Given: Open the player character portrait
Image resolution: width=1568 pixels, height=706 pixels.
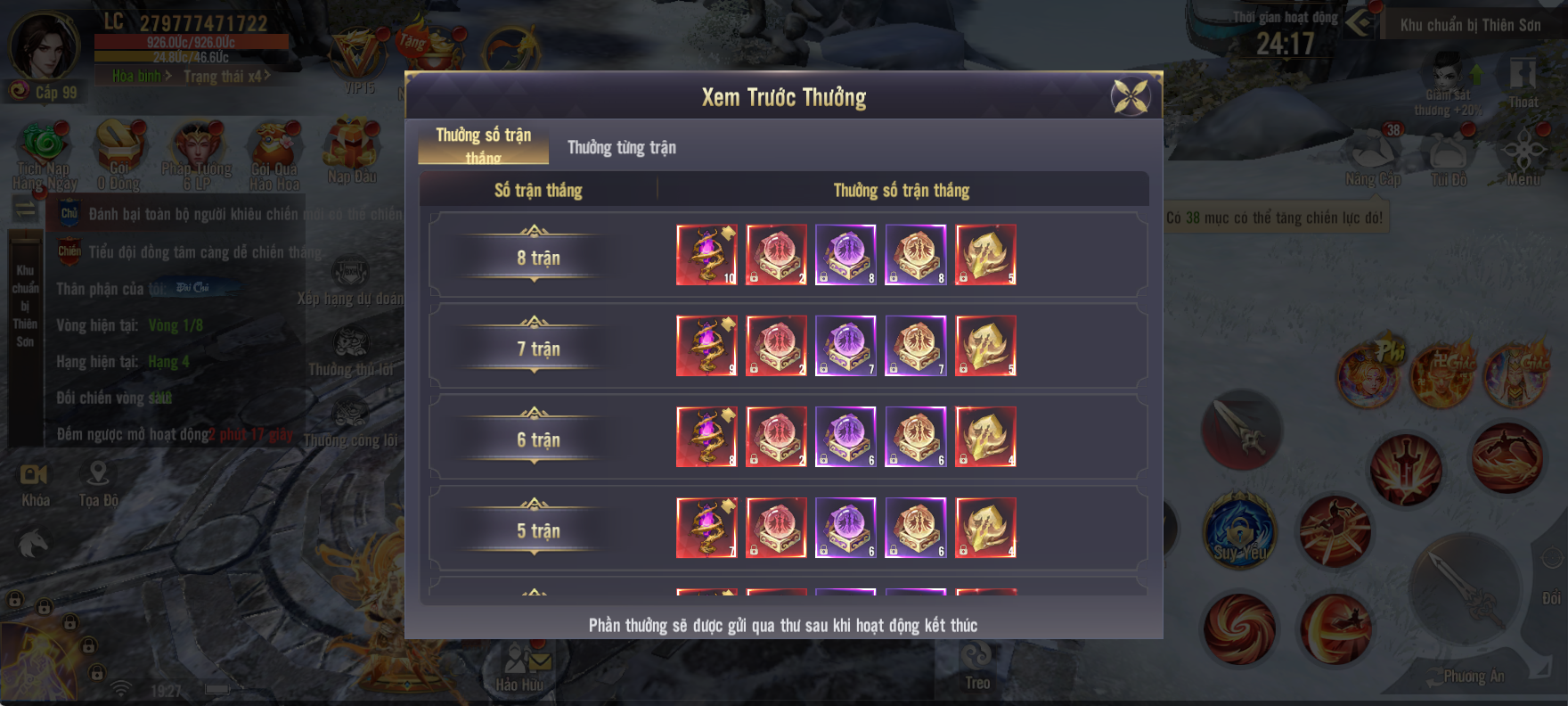Looking at the screenshot, I should pyautogui.click(x=43, y=46).
